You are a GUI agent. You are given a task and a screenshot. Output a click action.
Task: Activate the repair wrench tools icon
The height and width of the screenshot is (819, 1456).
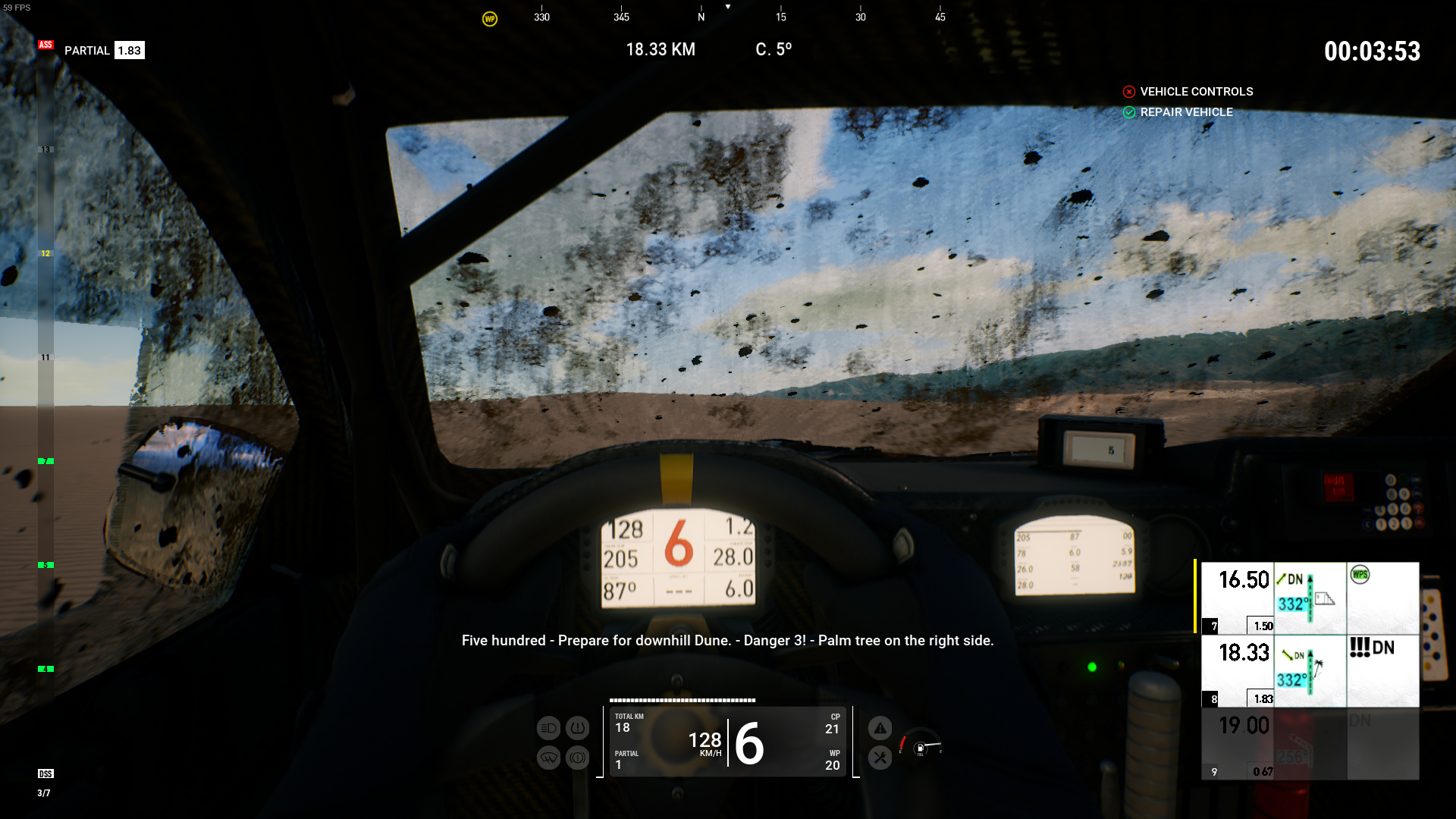880,758
